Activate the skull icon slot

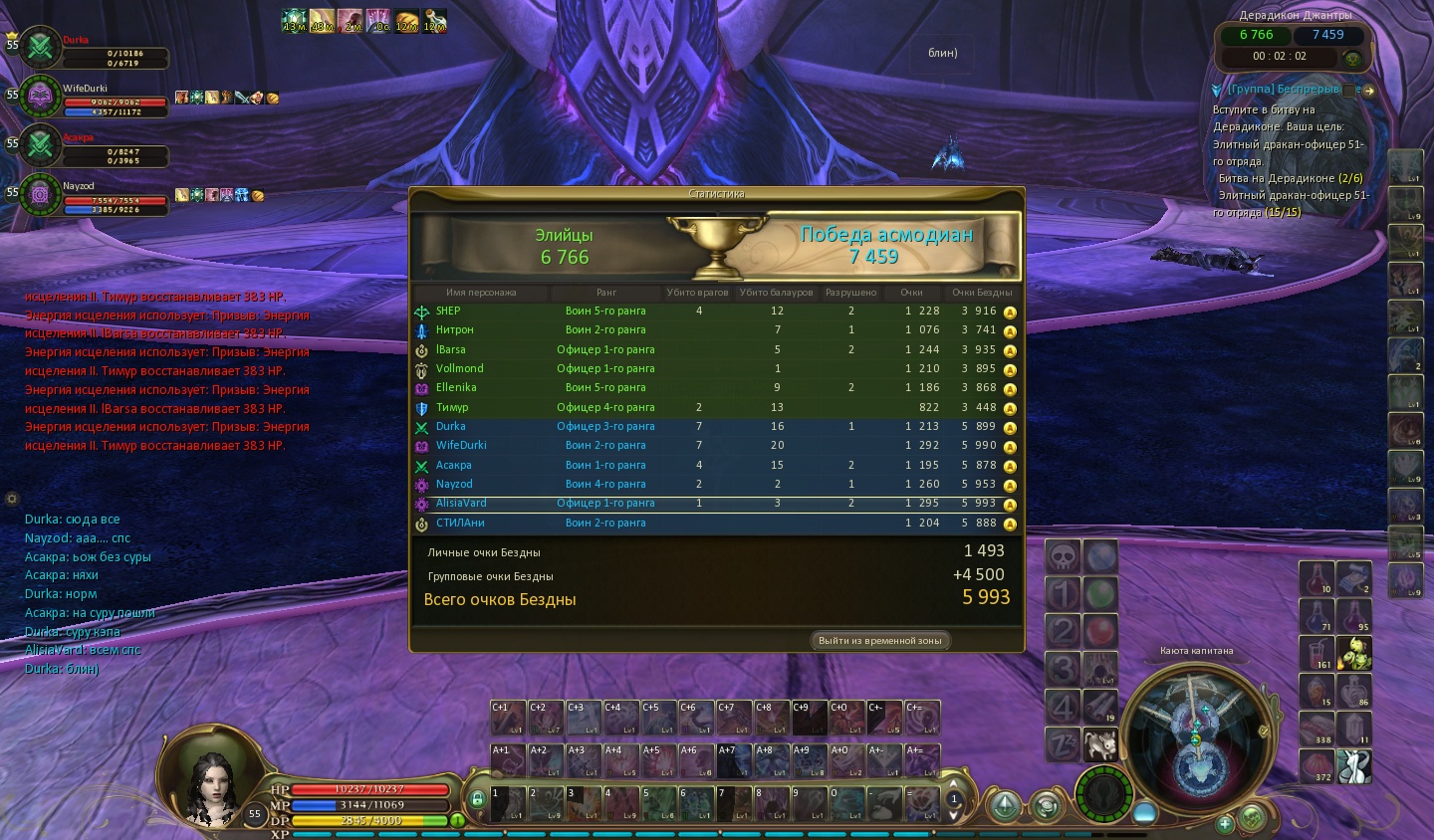[1063, 555]
